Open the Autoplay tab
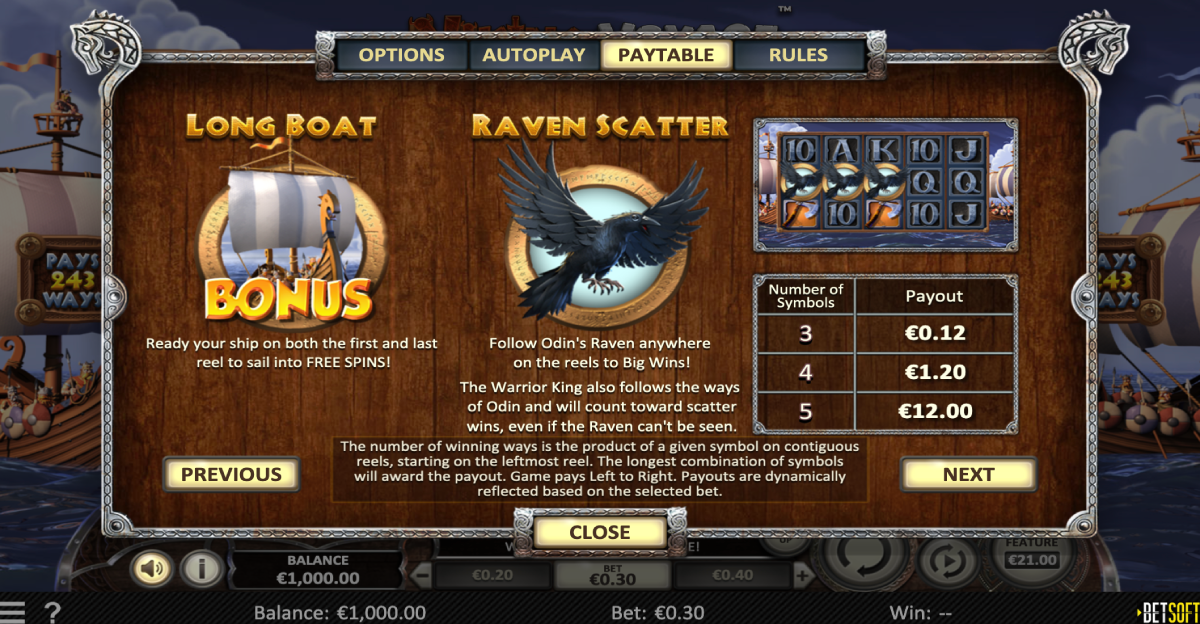Image resolution: width=1200 pixels, height=624 pixels. point(534,55)
